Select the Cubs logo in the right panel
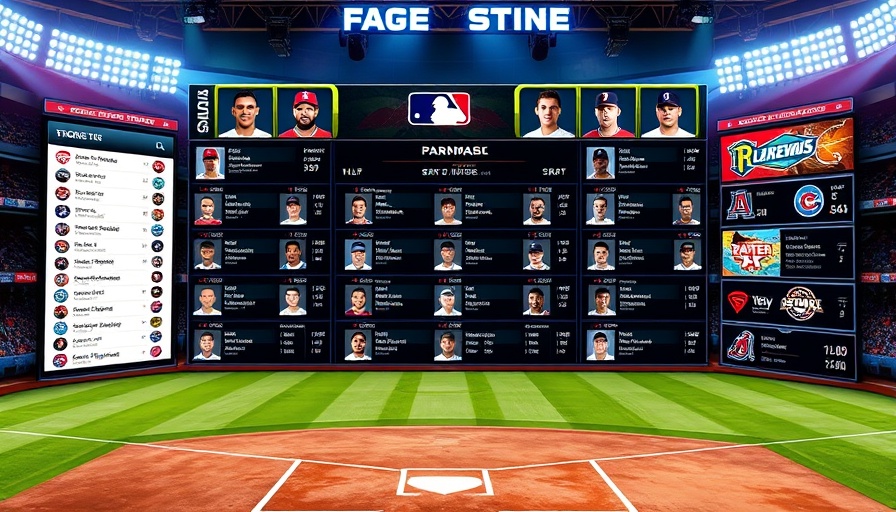Image resolution: width=896 pixels, height=512 pixels. click(x=808, y=201)
